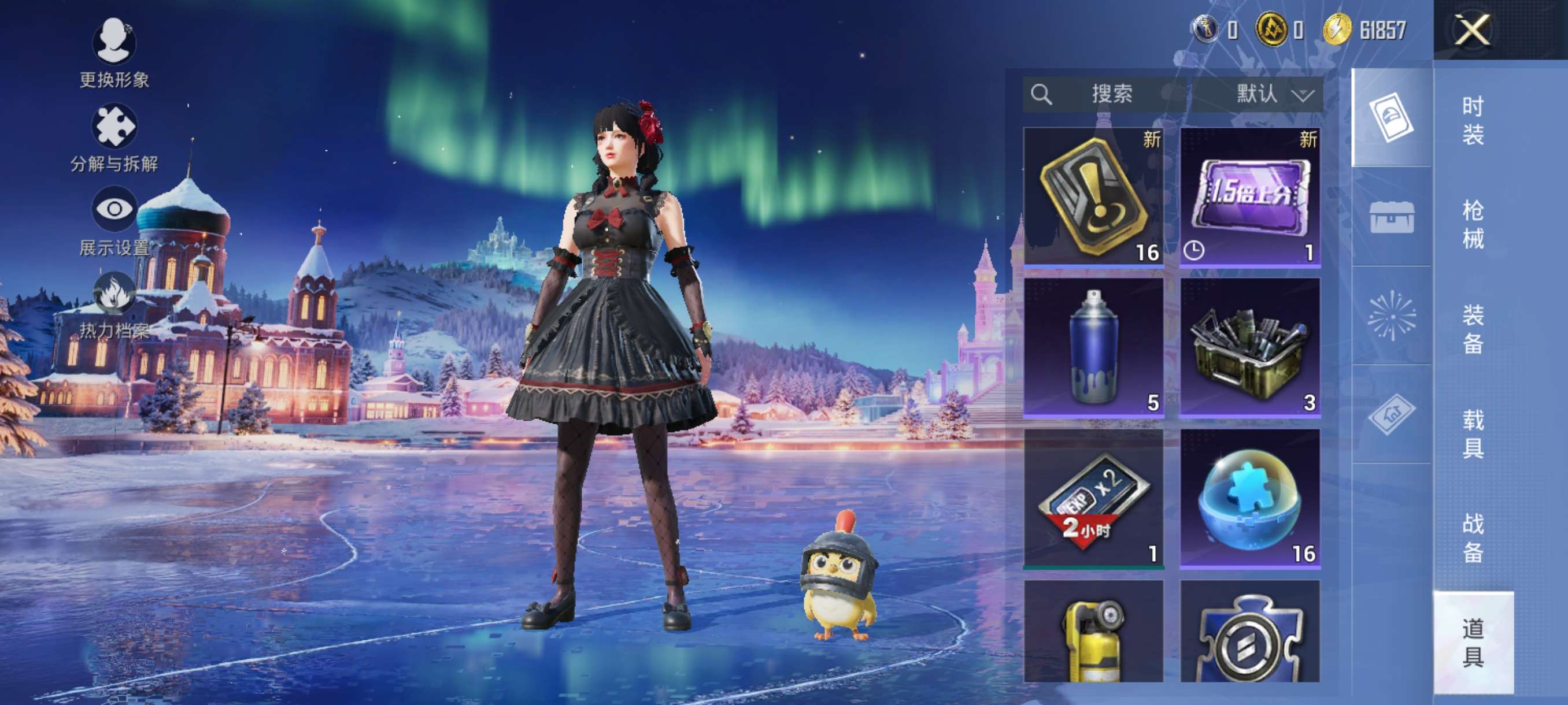Switch to the 装备 equipment tab

[1473, 328]
